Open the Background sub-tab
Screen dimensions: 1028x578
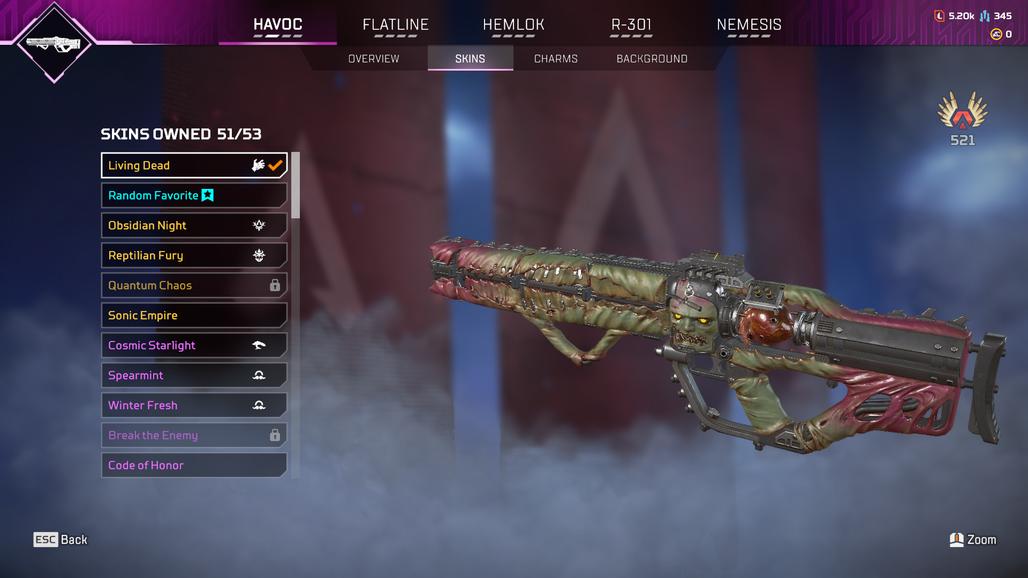[651, 59]
